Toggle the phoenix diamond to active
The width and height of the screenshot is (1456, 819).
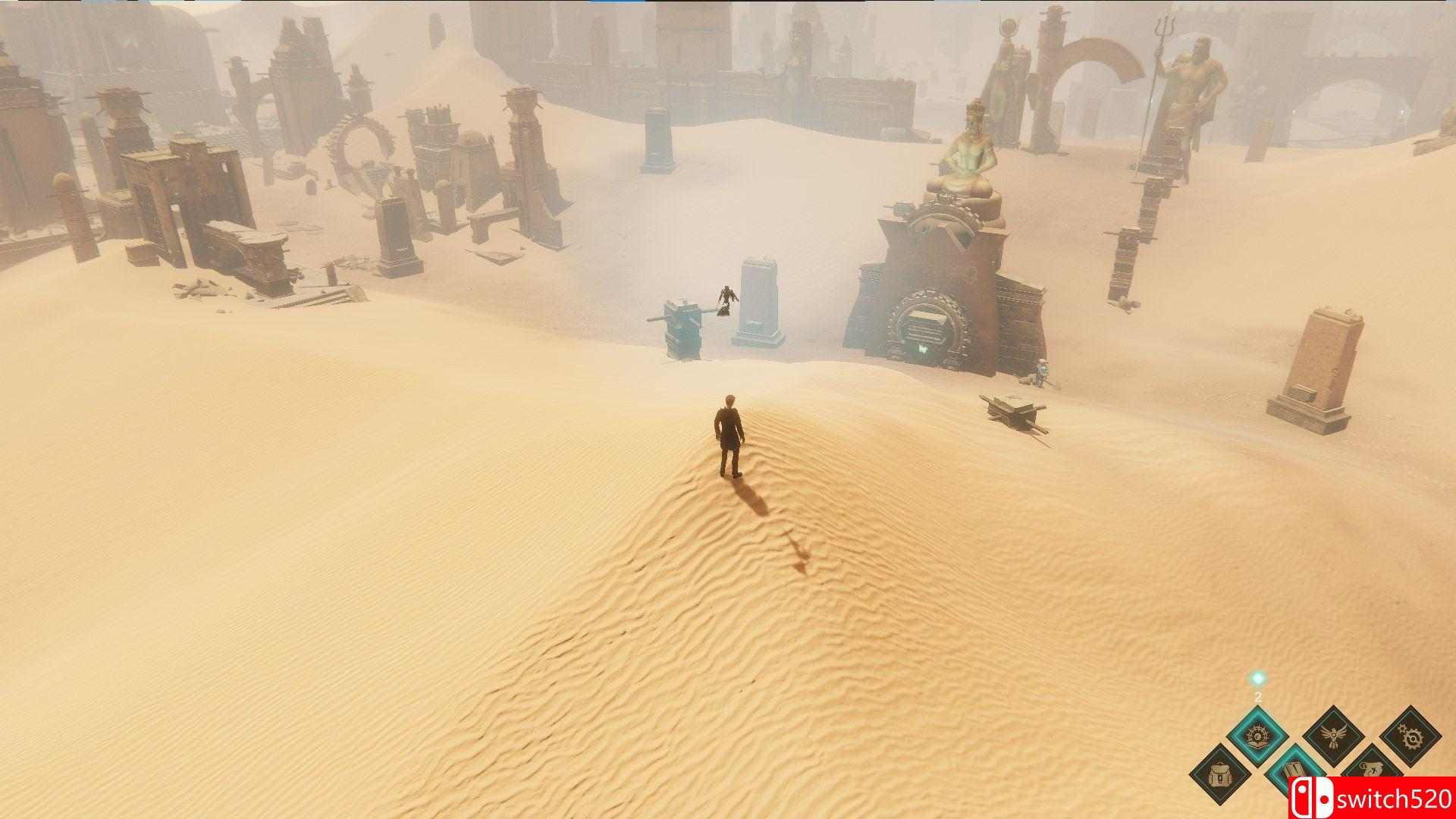[1334, 735]
